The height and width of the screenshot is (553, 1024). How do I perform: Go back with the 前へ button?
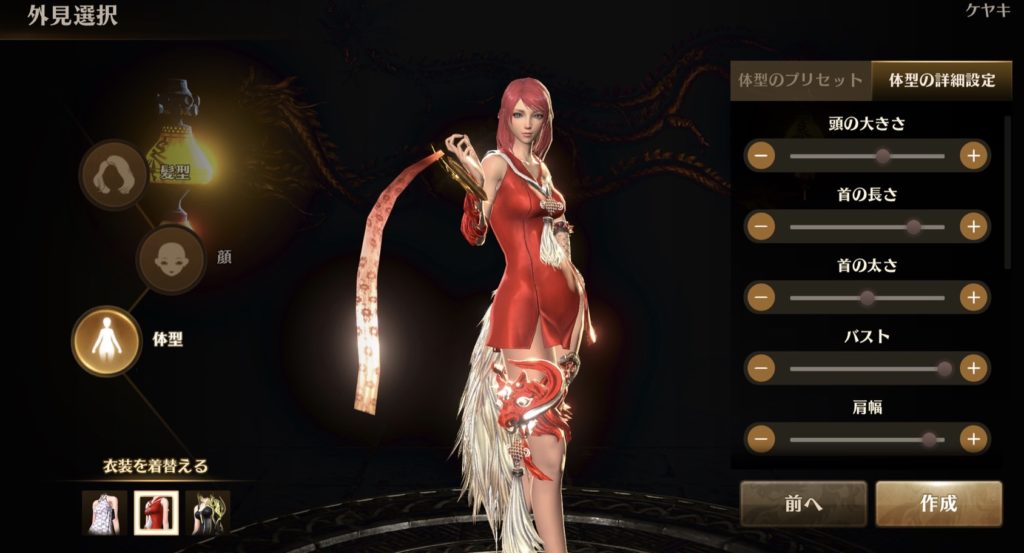(x=803, y=504)
